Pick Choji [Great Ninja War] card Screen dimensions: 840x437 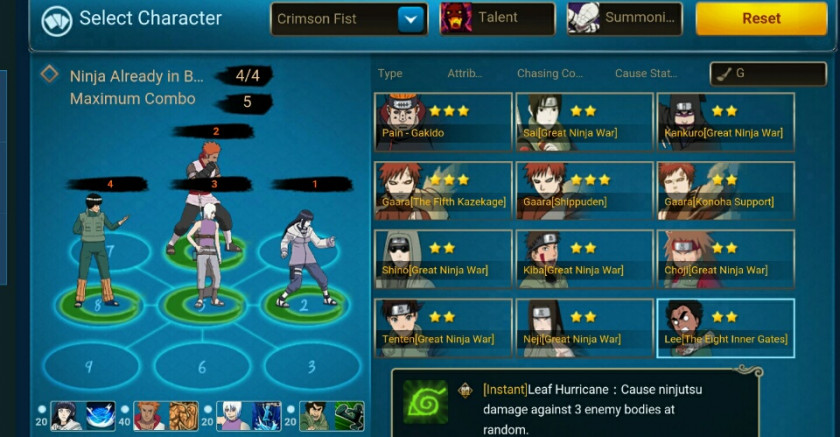[725, 259]
